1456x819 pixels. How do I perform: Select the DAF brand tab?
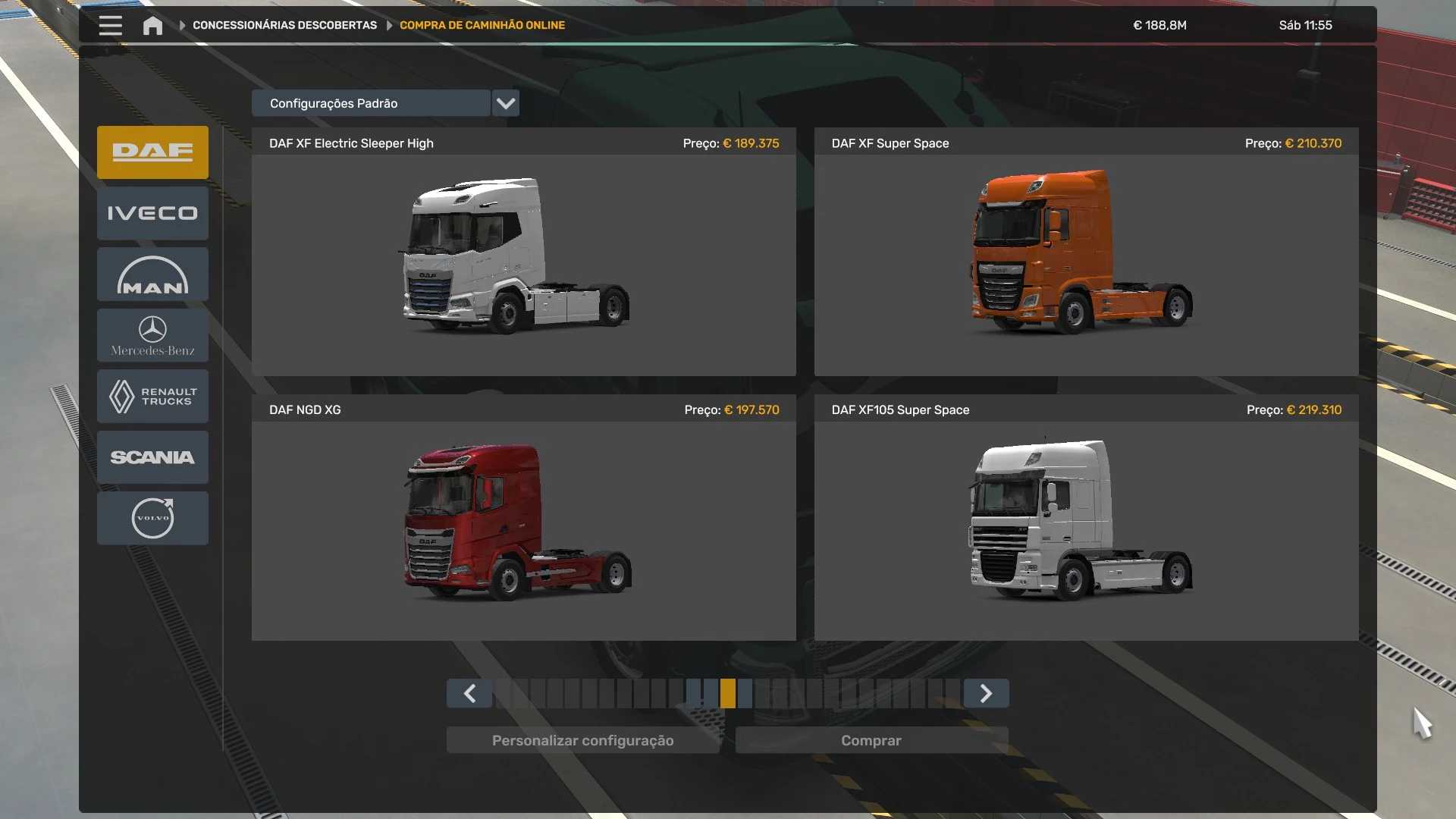pos(152,152)
